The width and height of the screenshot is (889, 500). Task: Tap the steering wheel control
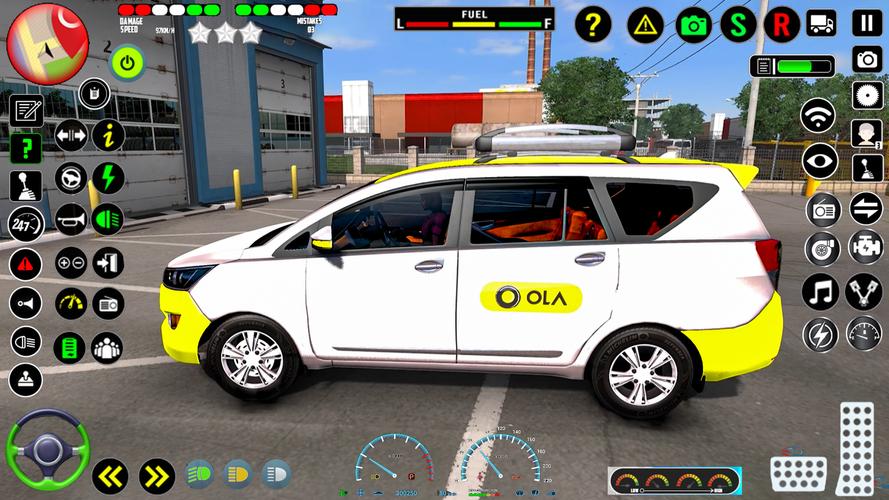click(47, 449)
